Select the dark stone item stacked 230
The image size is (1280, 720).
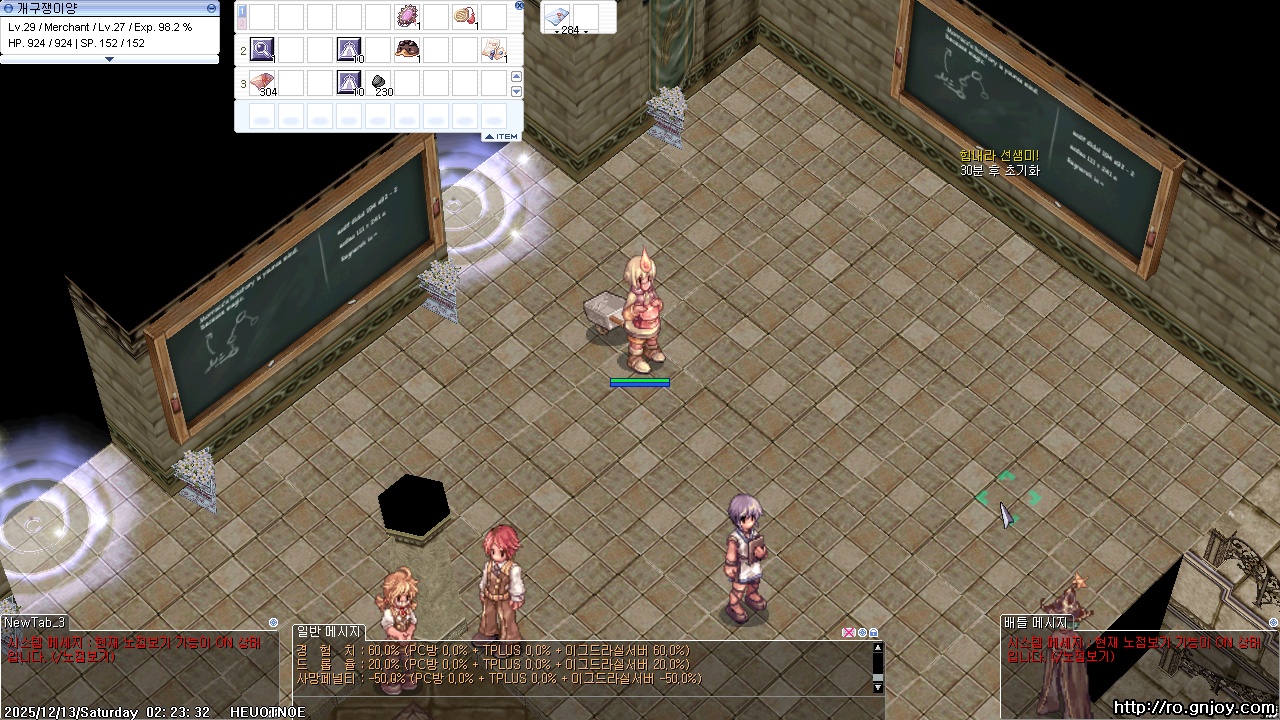[379, 82]
